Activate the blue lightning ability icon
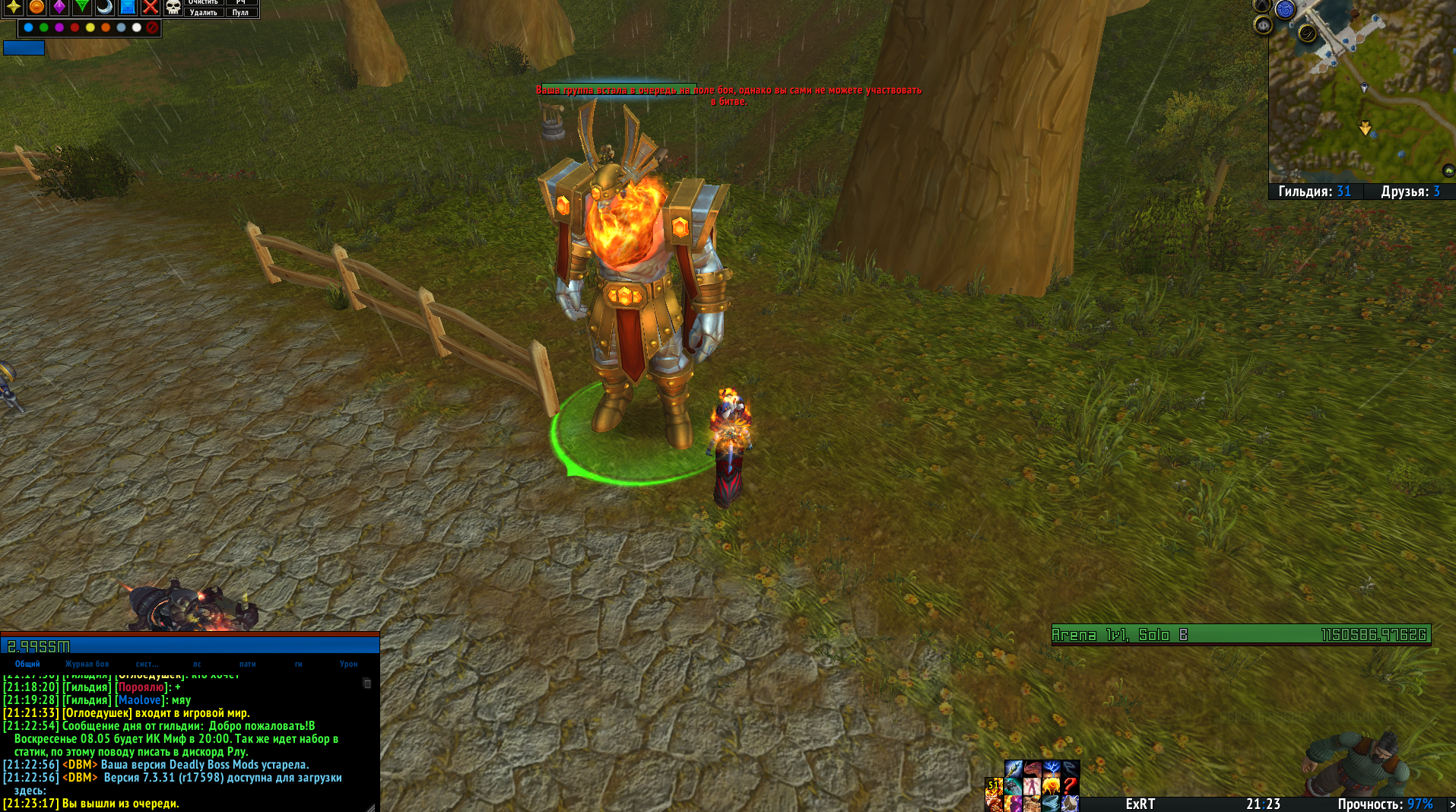 tap(1052, 769)
